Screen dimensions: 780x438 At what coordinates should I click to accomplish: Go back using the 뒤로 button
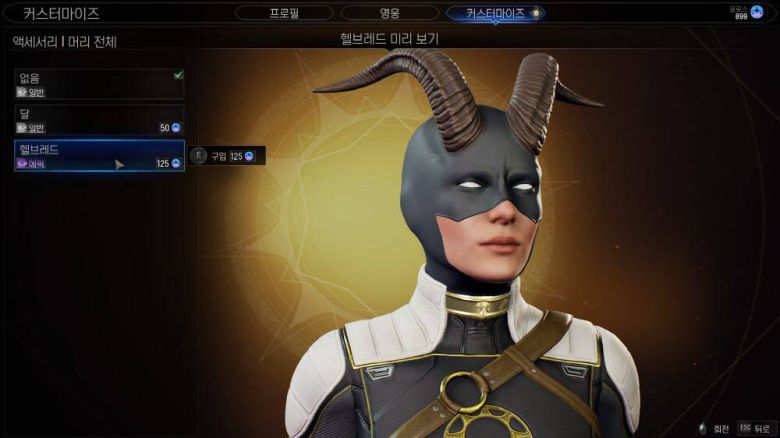pos(754,427)
